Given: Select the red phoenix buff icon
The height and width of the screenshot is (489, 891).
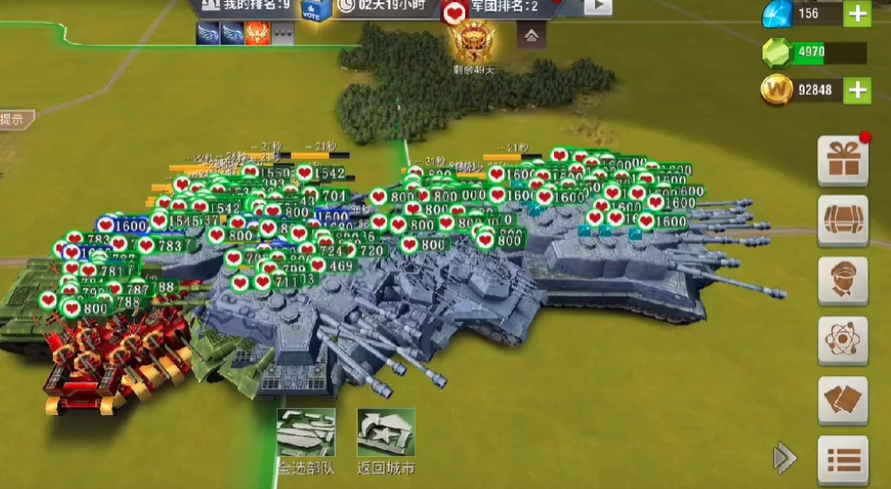Looking at the screenshot, I should [x=259, y=34].
